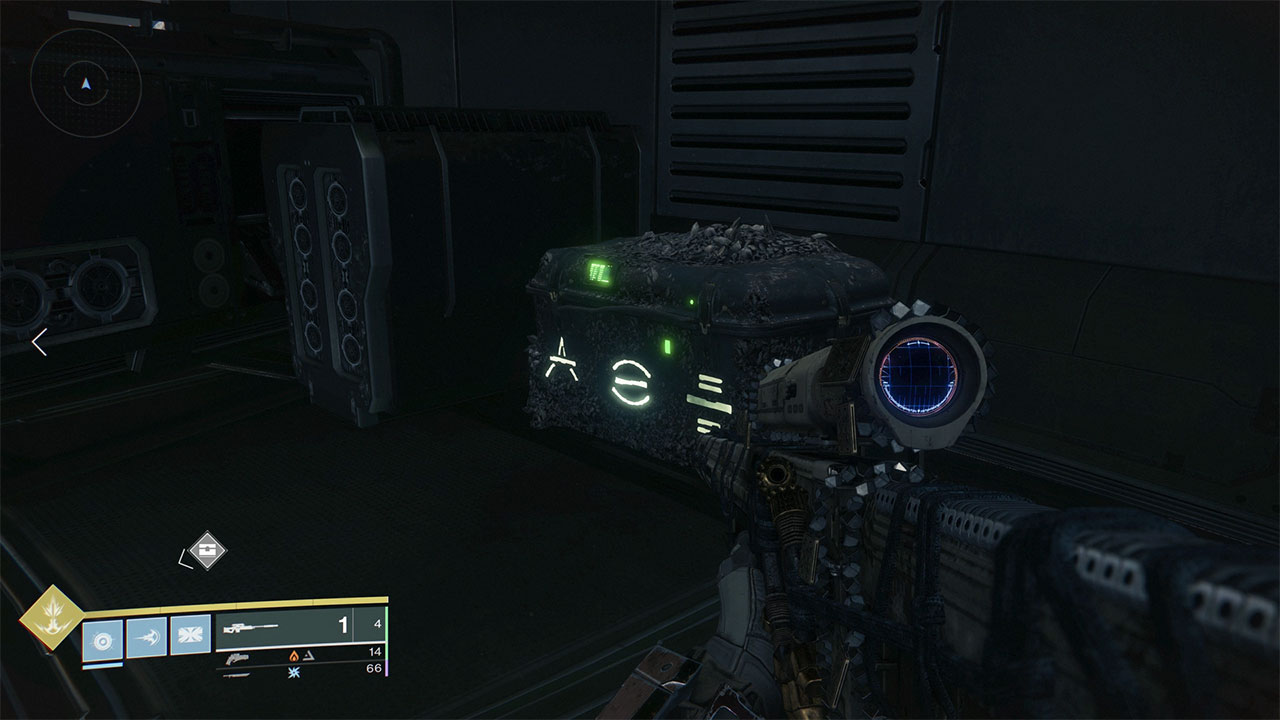Select the equipped sniper rifle icon
Image resolution: width=1280 pixels, height=720 pixels.
249,628
